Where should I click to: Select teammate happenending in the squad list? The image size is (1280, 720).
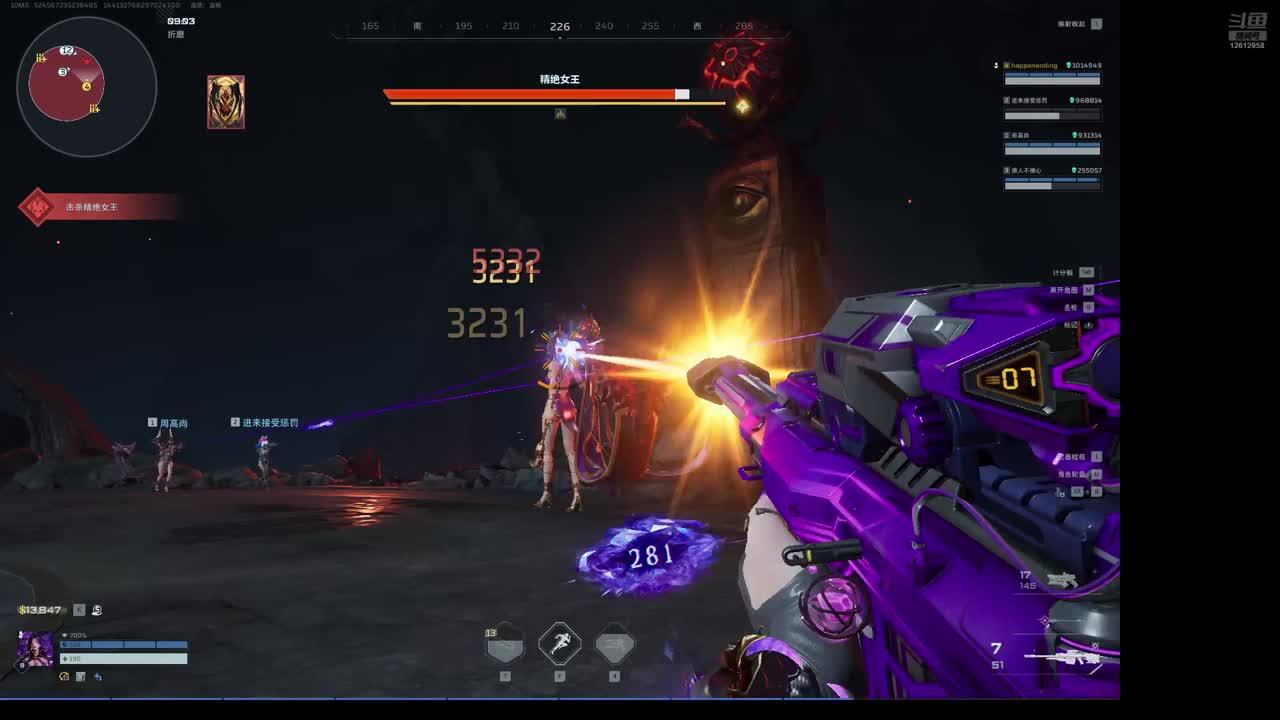[x=1052, y=72]
